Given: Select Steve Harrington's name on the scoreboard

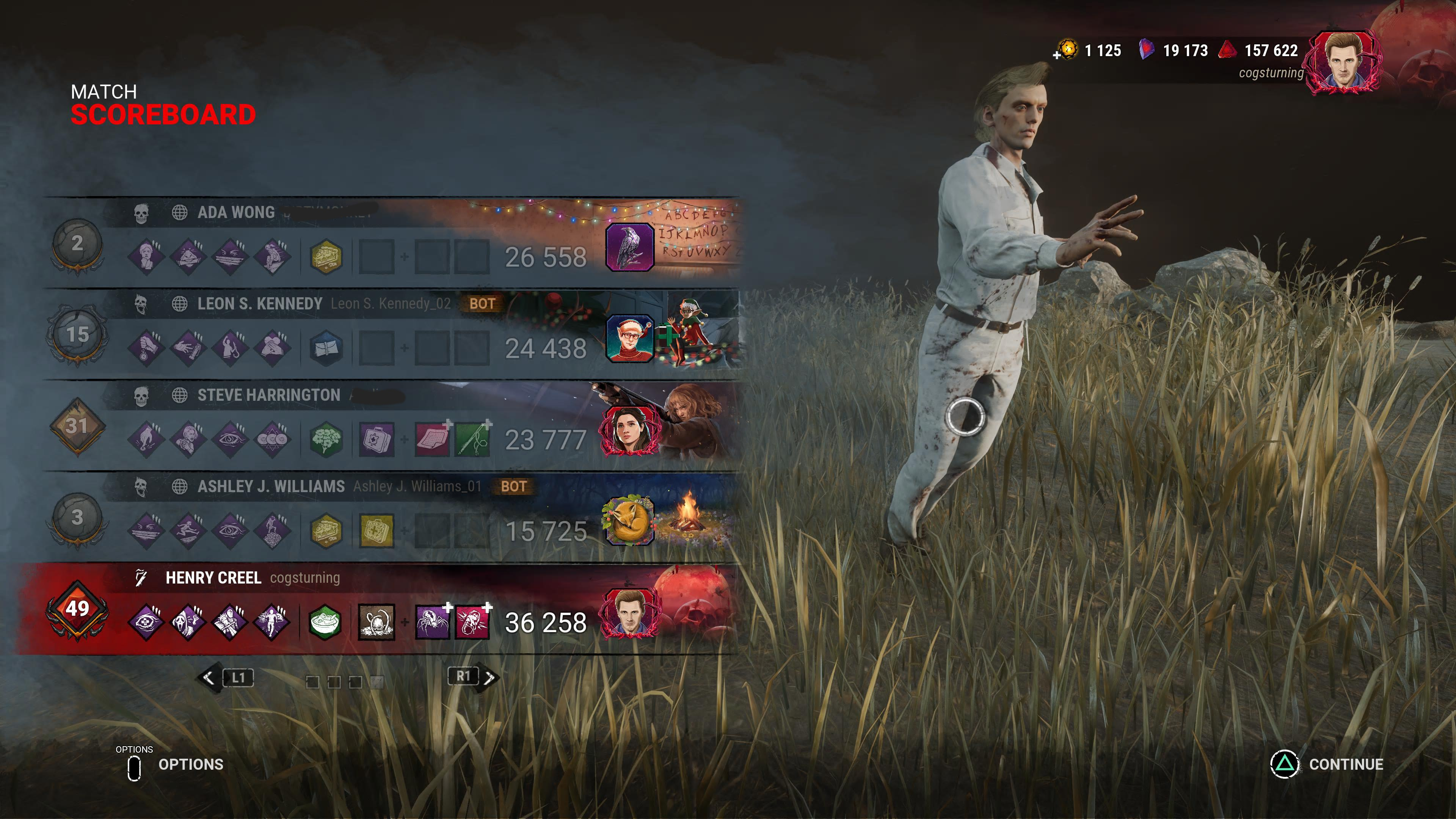Looking at the screenshot, I should [x=268, y=395].
